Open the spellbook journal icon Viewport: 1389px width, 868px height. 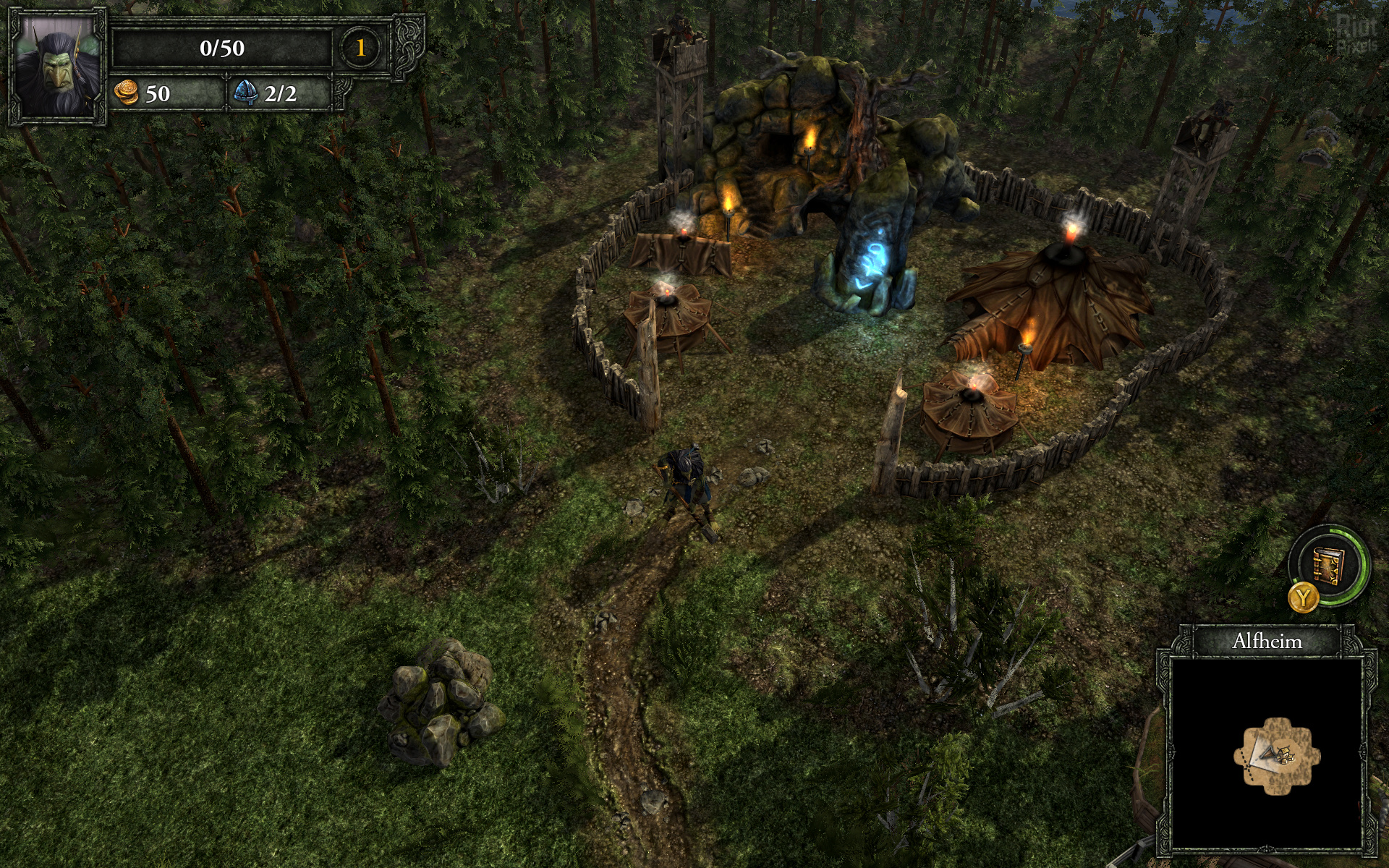(1328, 564)
